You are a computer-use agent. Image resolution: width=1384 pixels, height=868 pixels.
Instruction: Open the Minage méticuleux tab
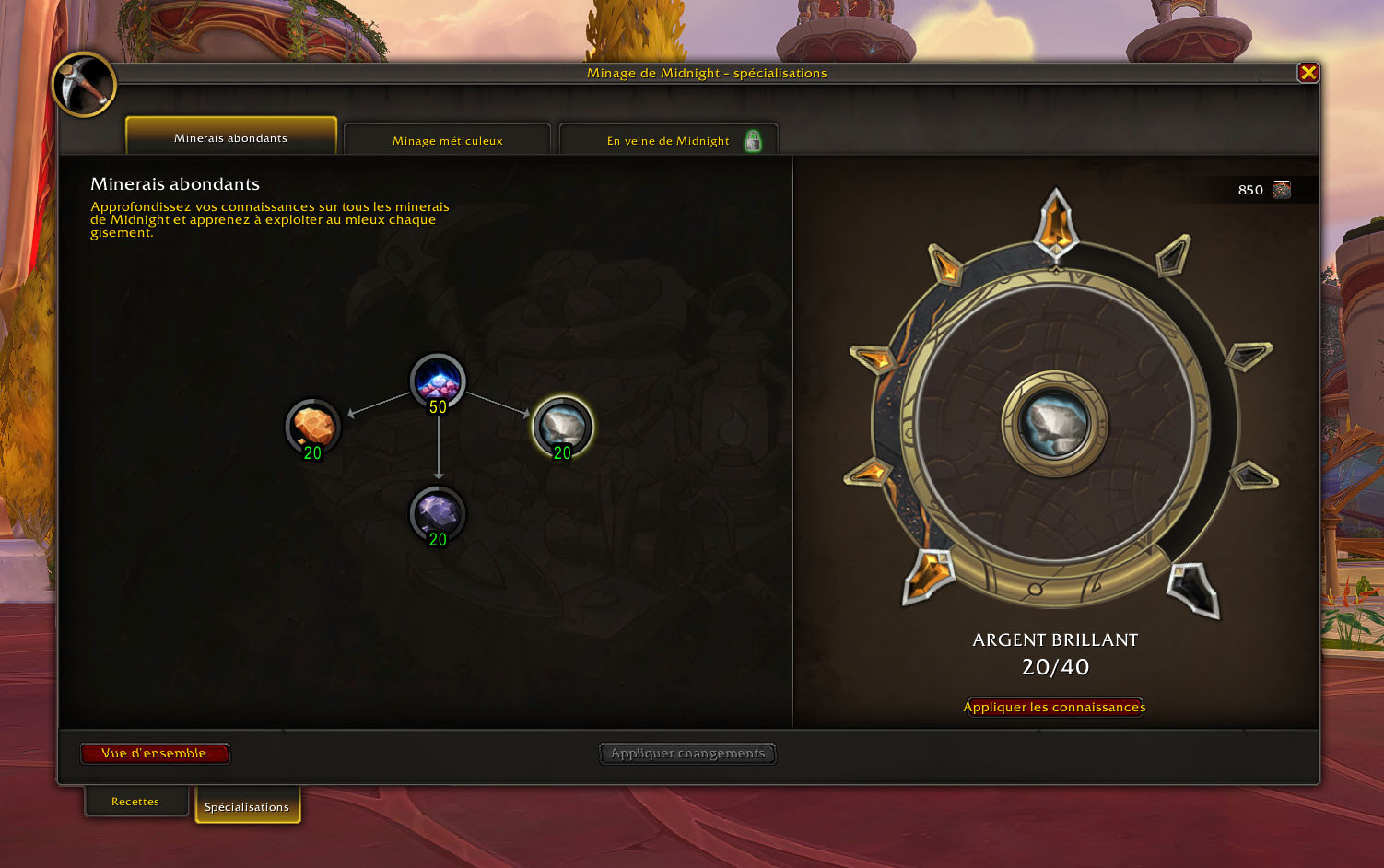coord(447,140)
